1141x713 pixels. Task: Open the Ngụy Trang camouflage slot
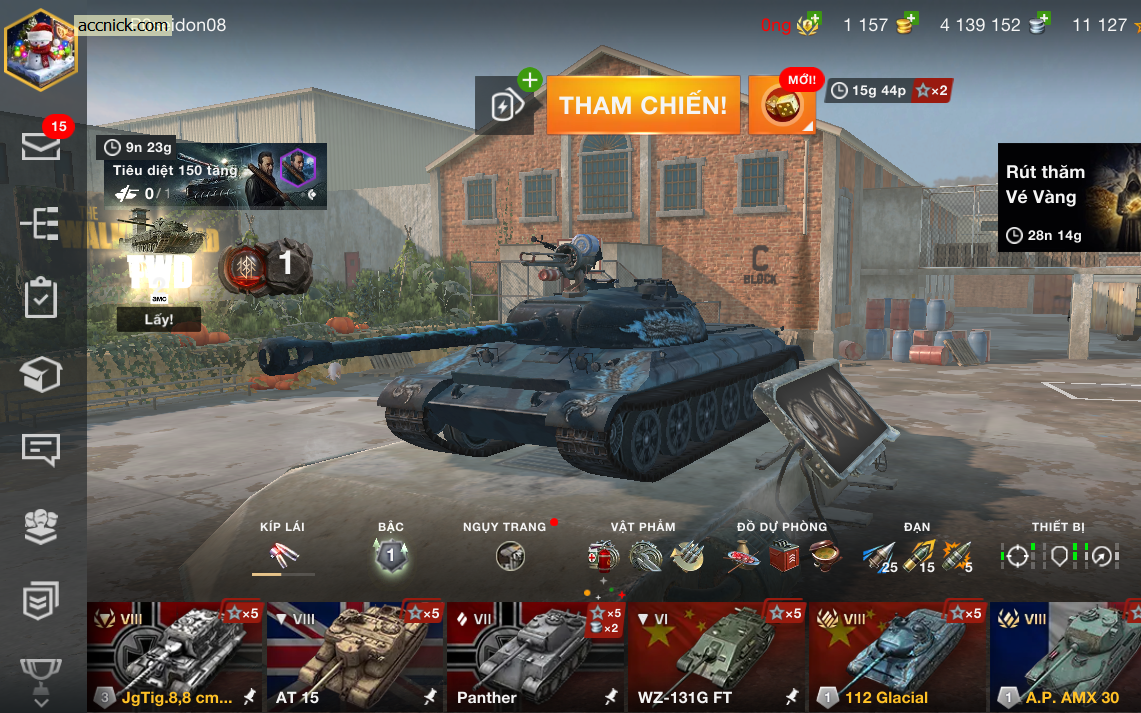[510, 555]
